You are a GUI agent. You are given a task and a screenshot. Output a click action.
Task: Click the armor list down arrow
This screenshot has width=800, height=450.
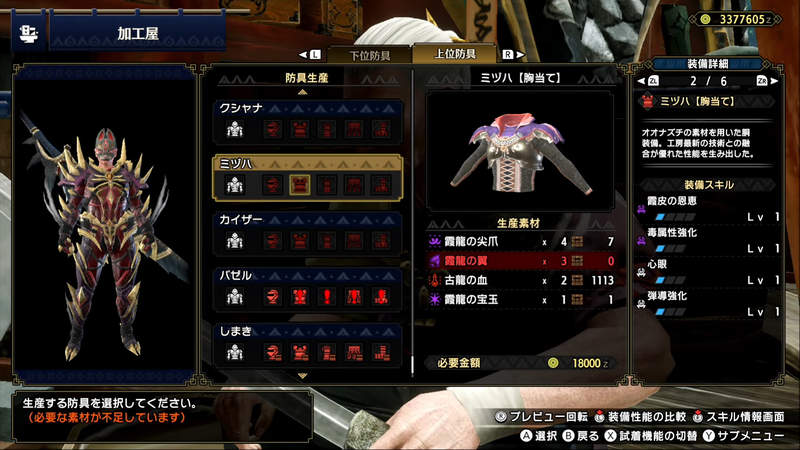click(x=304, y=375)
